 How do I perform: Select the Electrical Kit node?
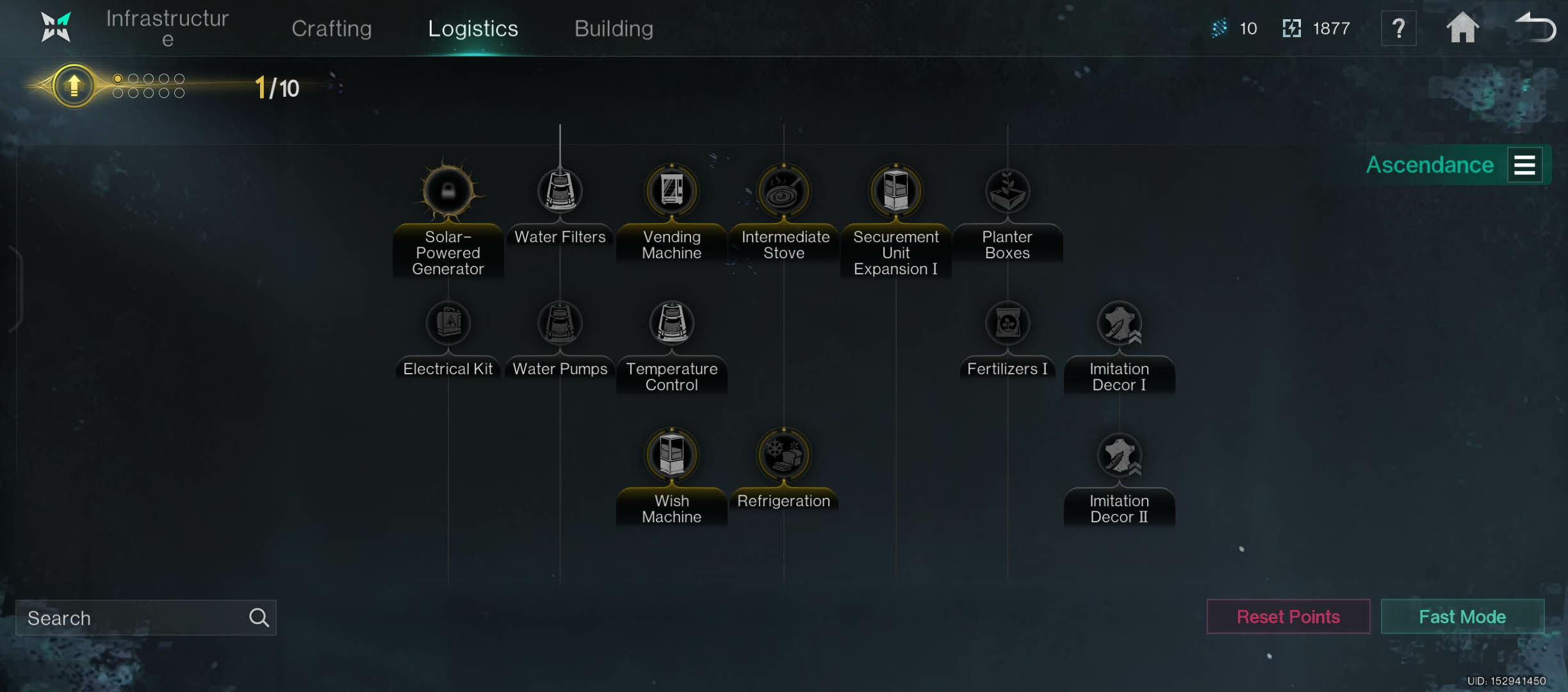point(448,323)
